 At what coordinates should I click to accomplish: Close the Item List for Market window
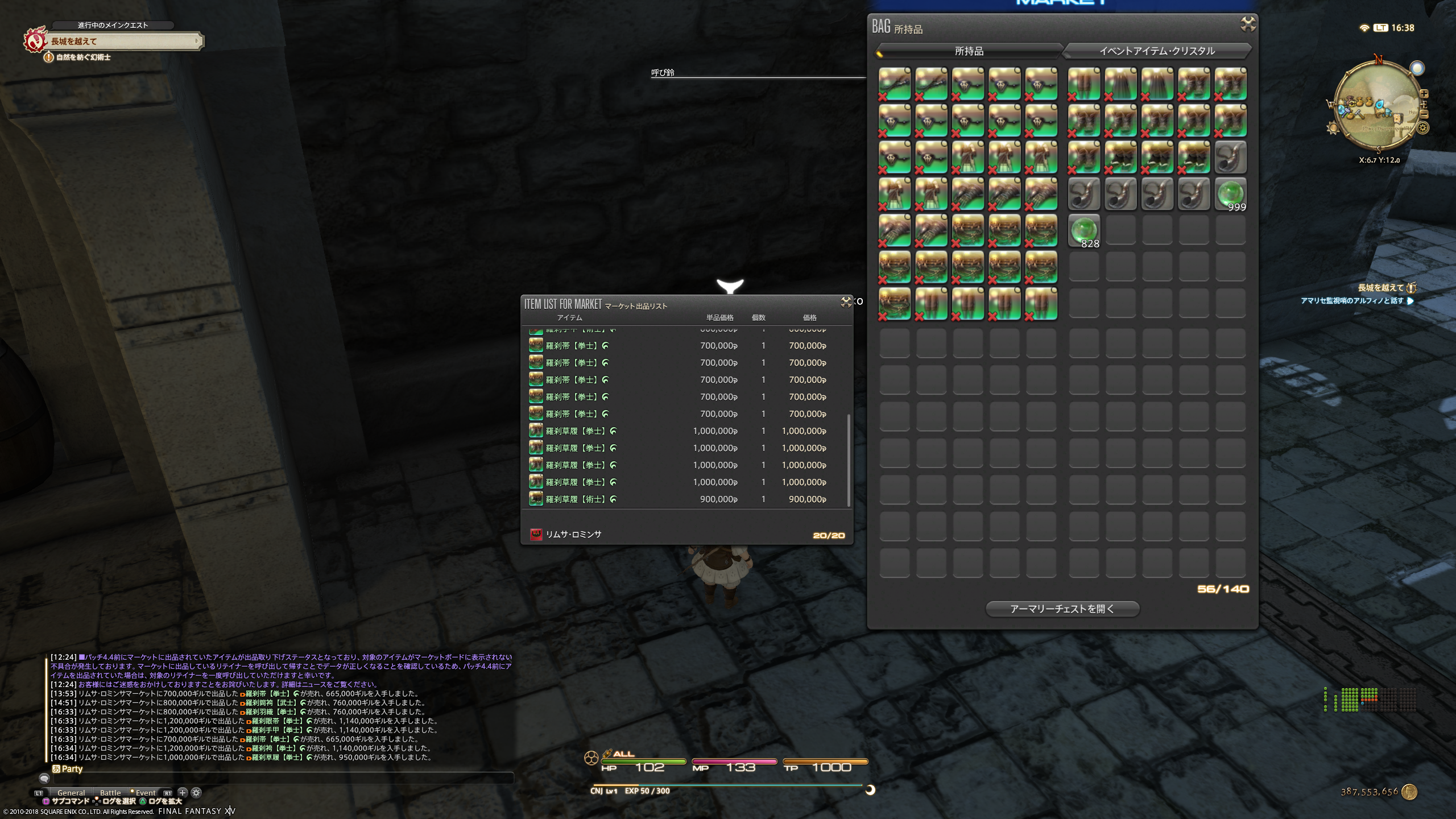coord(846,302)
